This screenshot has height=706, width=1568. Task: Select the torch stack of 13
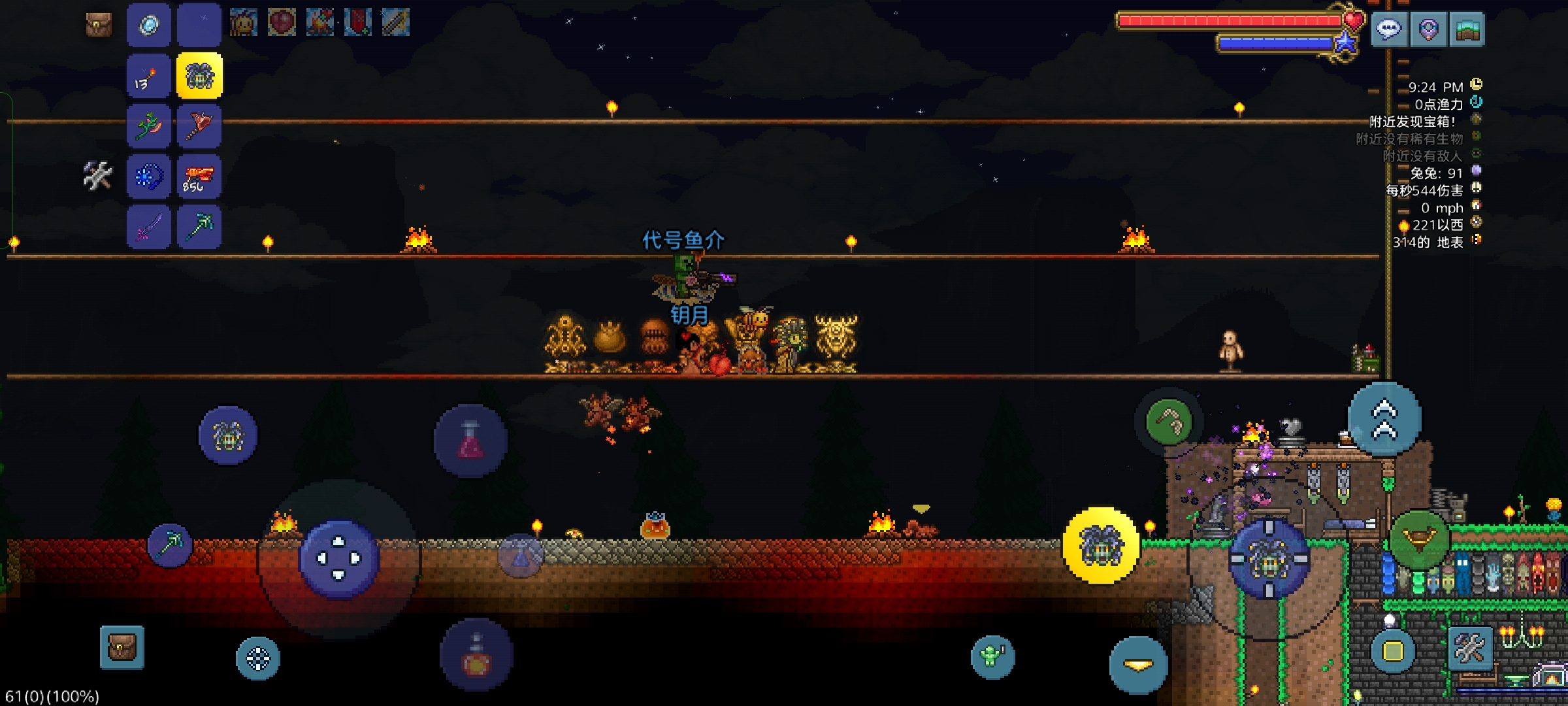coord(149,76)
